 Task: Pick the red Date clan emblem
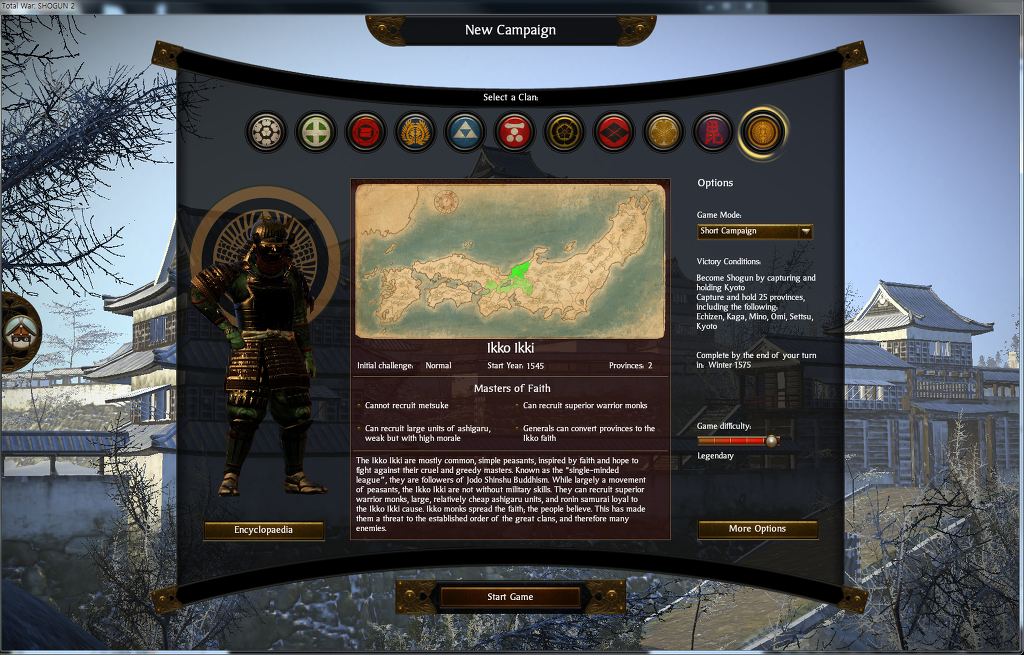[x=366, y=132]
